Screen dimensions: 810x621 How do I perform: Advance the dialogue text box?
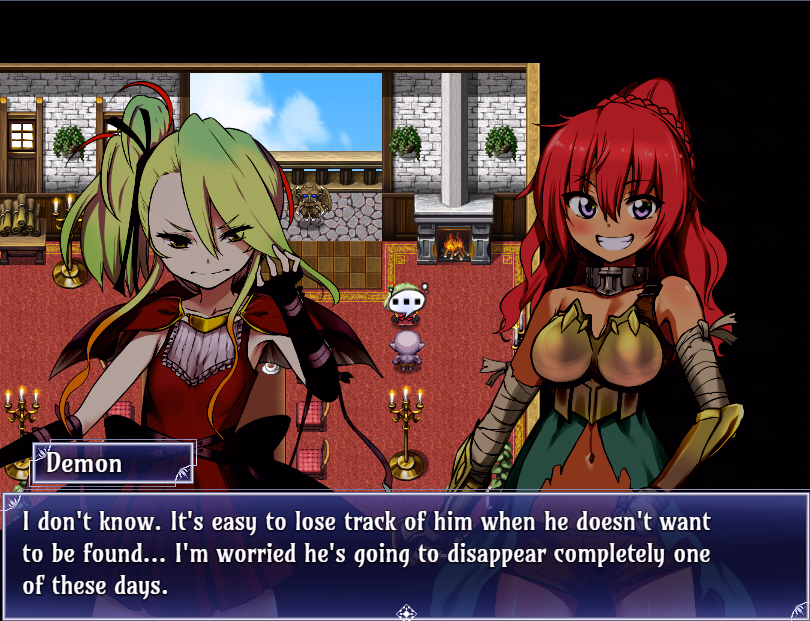(x=405, y=553)
